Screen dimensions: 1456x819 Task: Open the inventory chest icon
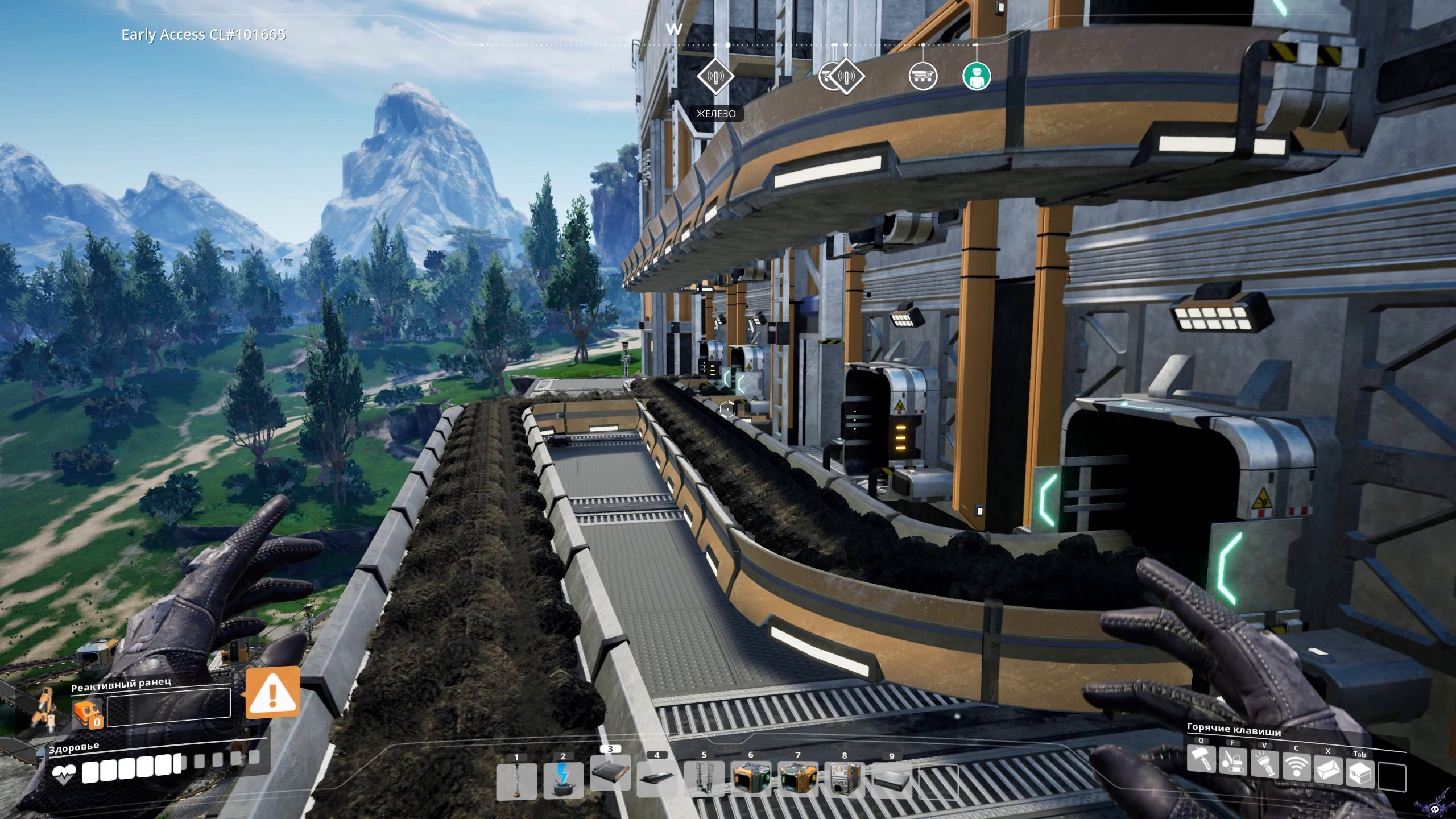click(1359, 774)
